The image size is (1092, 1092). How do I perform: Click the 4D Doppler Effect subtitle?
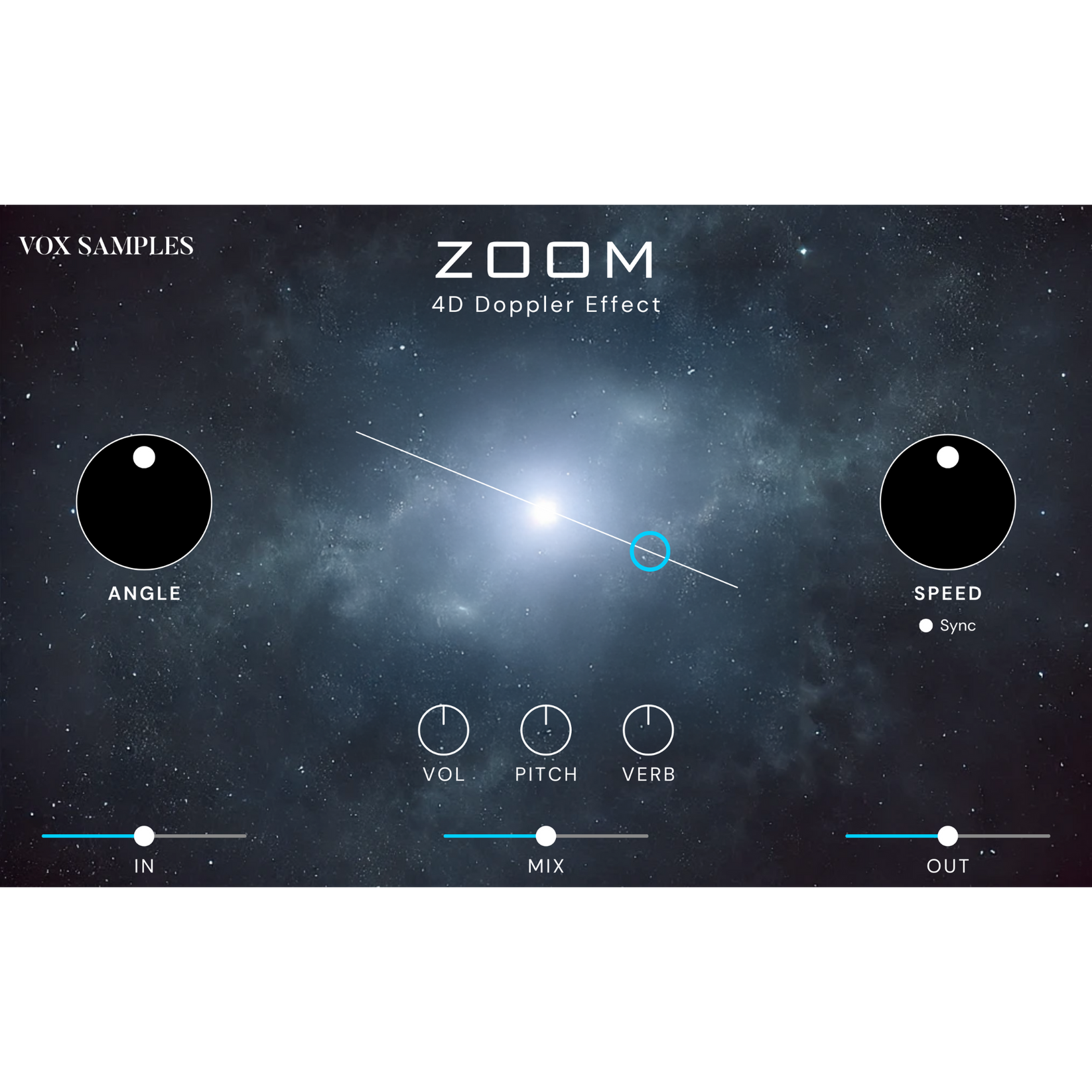coord(546,305)
